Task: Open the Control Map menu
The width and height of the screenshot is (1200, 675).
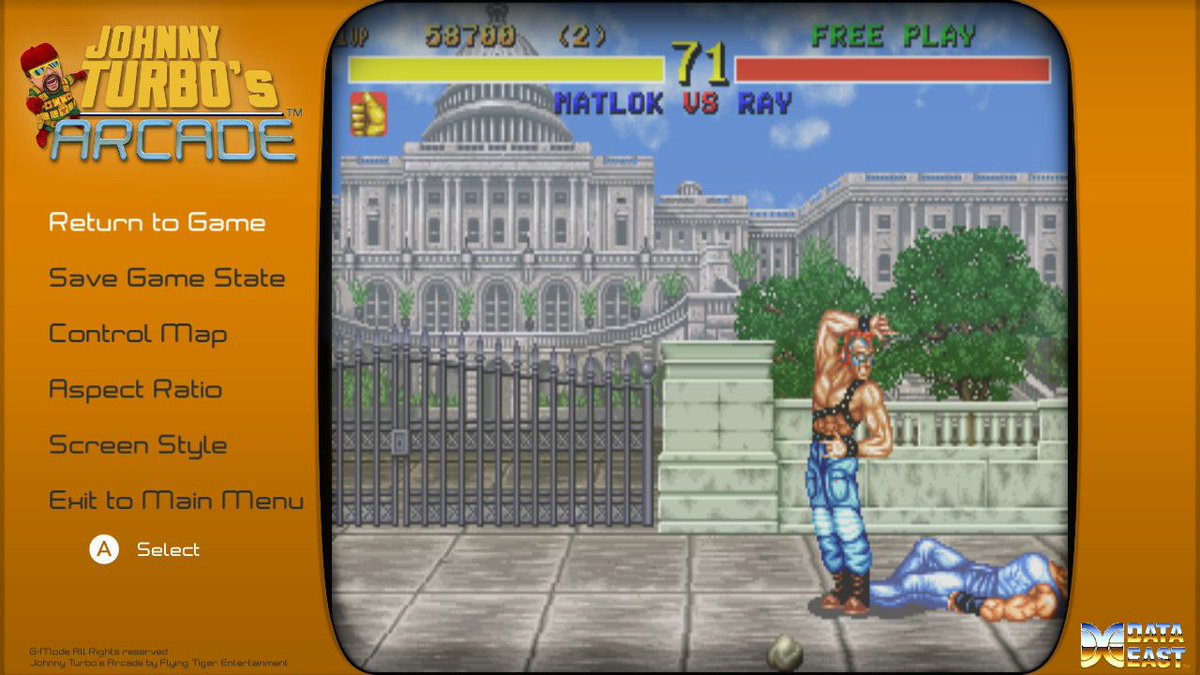Action: point(138,334)
